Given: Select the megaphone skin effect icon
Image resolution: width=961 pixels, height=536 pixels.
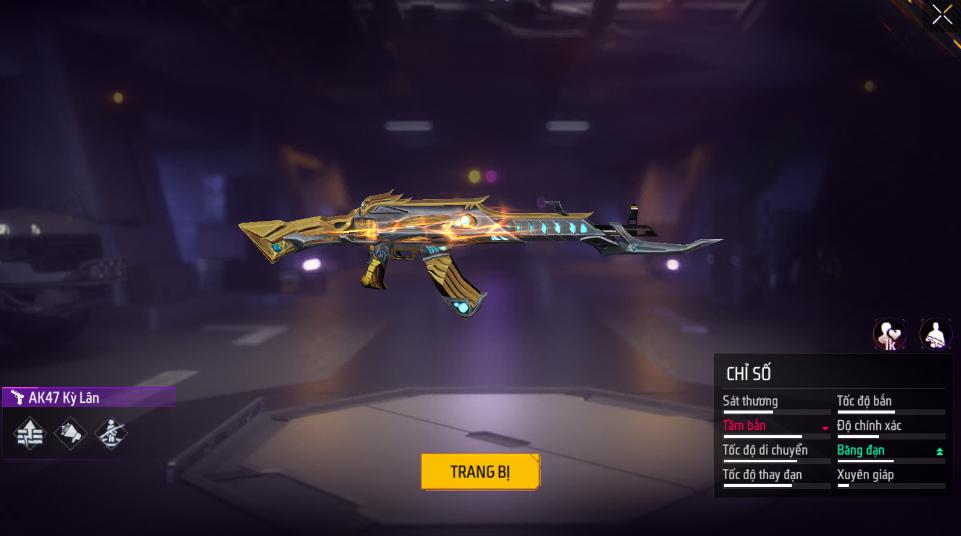Looking at the screenshot, I should pyautogui.click(x=70, y=433).
